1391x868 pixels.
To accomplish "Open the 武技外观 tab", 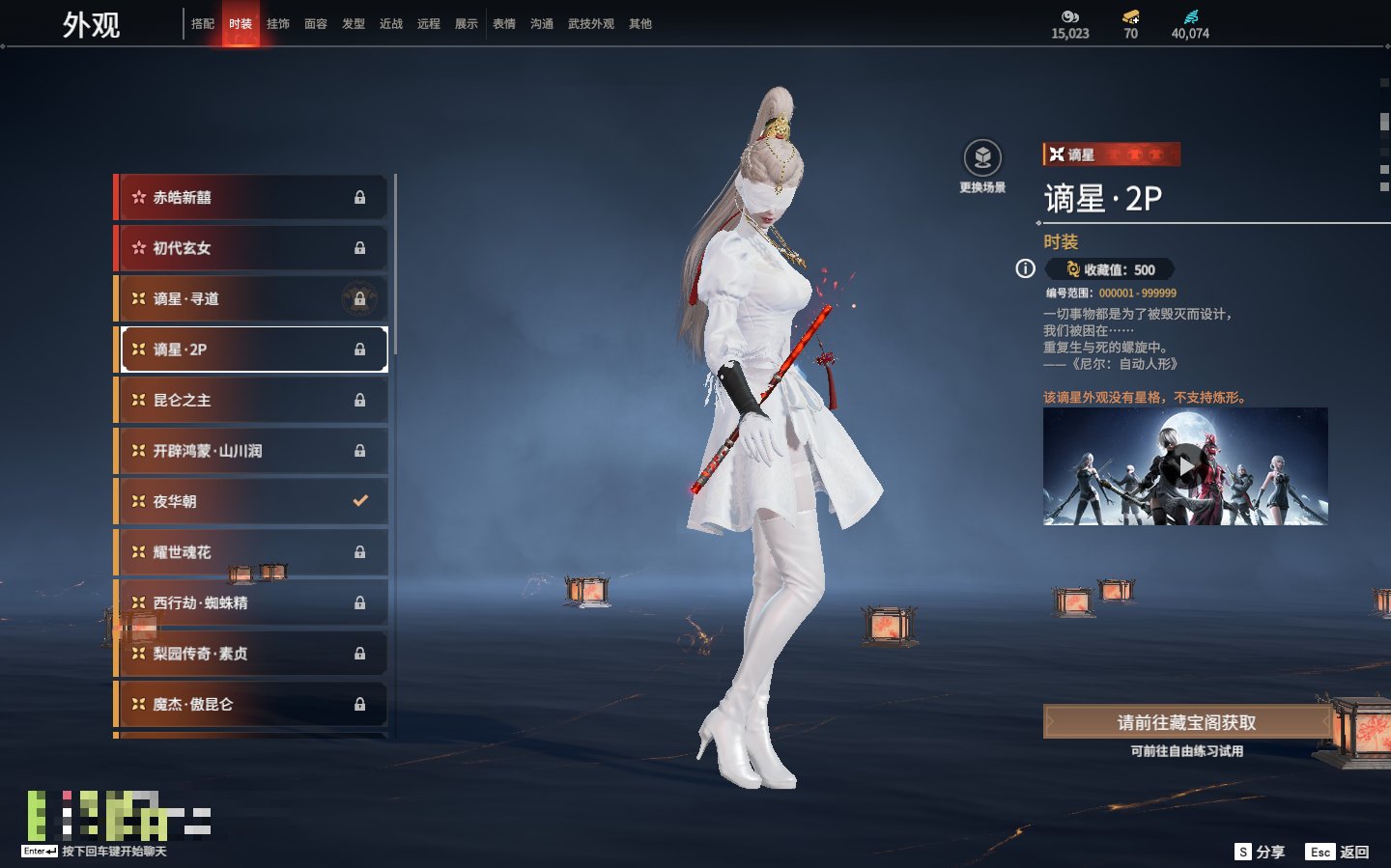I will (590, 24).
